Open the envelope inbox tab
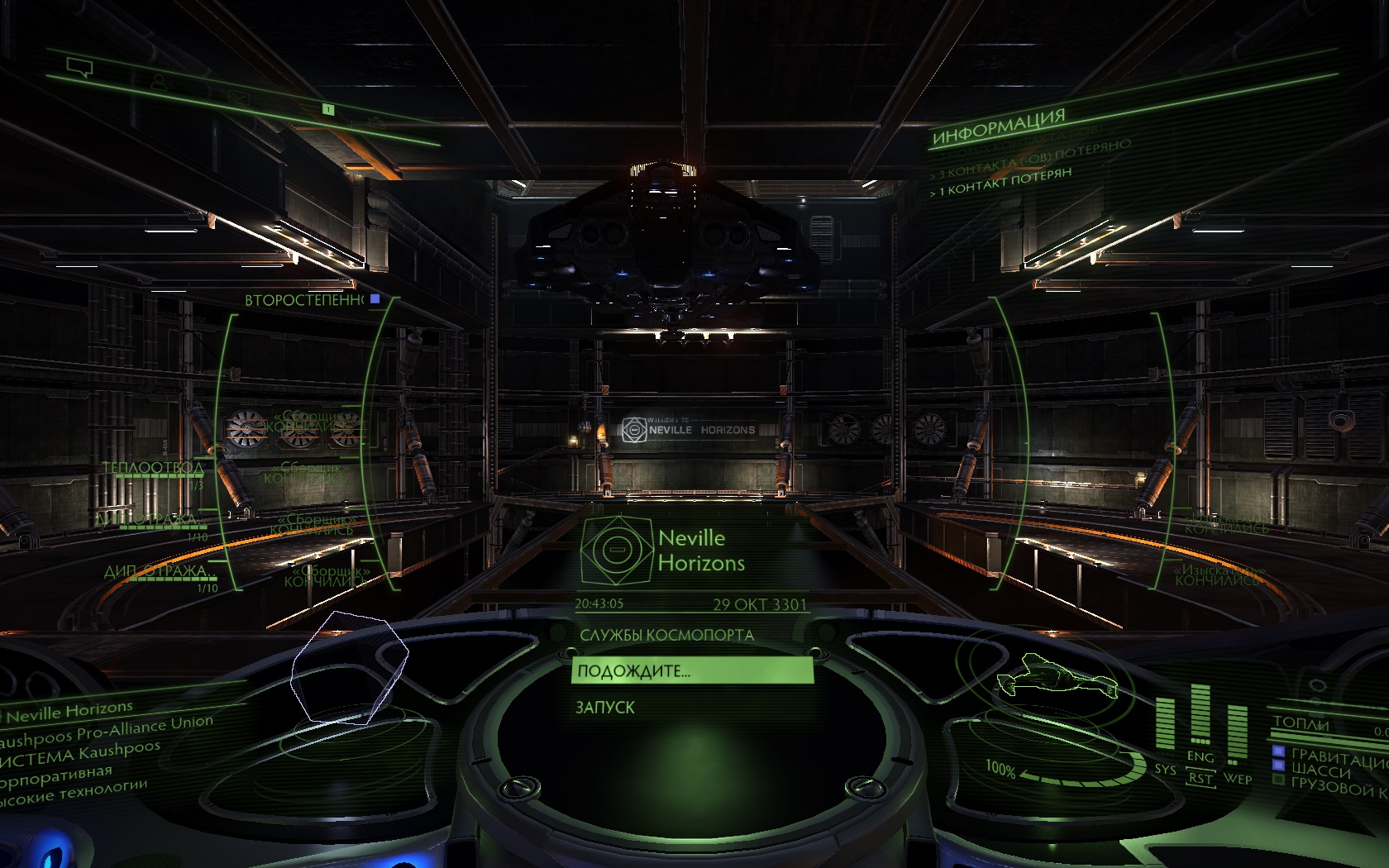This screenshot has width=1389, height=868. tap(239, 98)
